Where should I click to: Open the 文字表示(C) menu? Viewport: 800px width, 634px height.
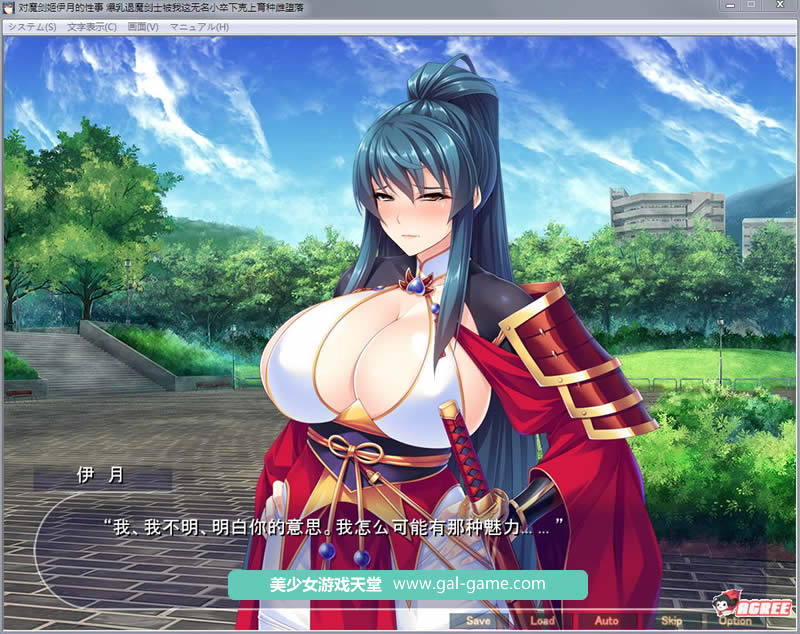[x=91, y=27]
